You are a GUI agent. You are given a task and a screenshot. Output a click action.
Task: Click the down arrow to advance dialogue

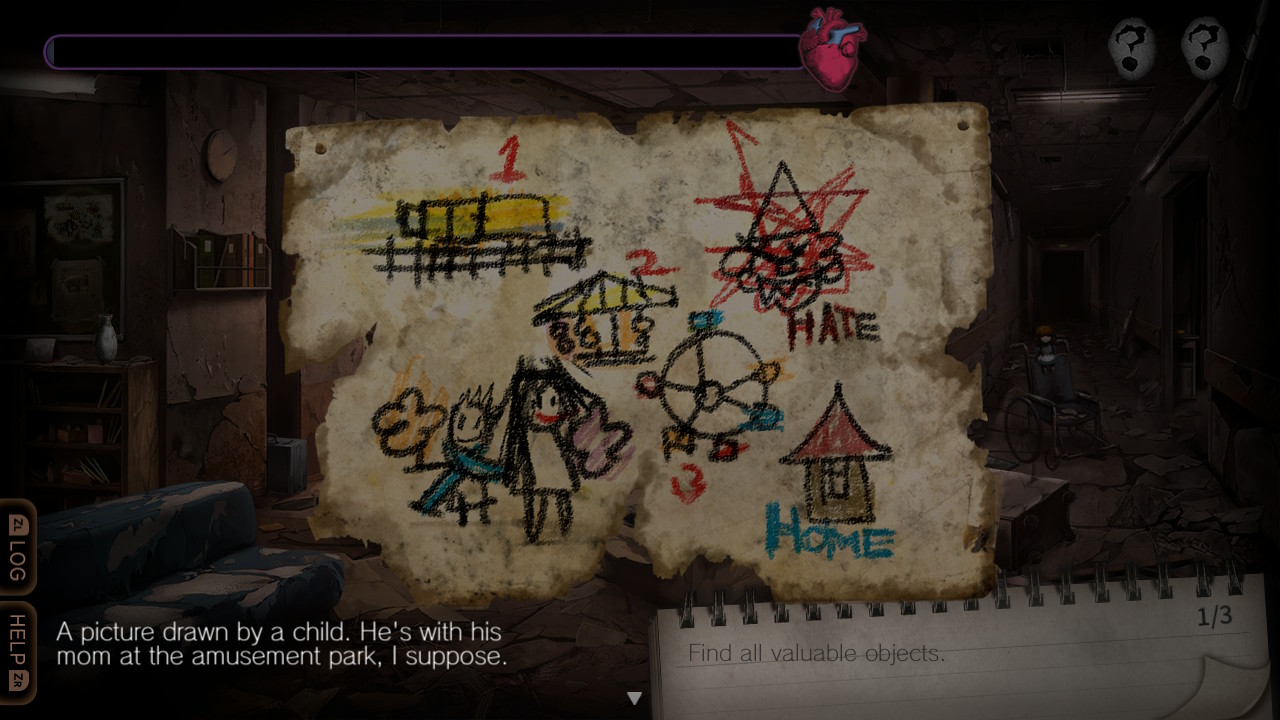[634, 698]
